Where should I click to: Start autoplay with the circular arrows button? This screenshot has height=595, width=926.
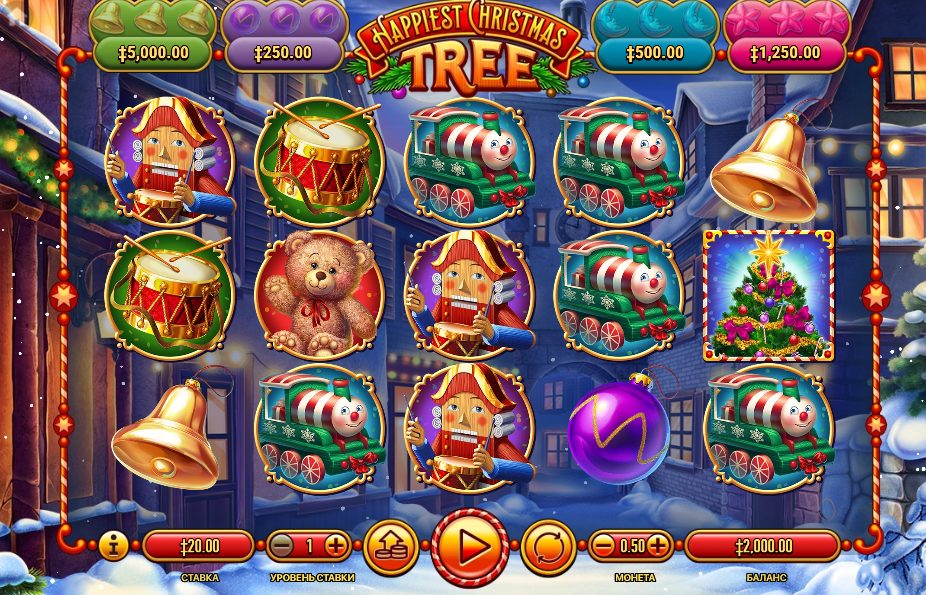click(x=548, y=547)
